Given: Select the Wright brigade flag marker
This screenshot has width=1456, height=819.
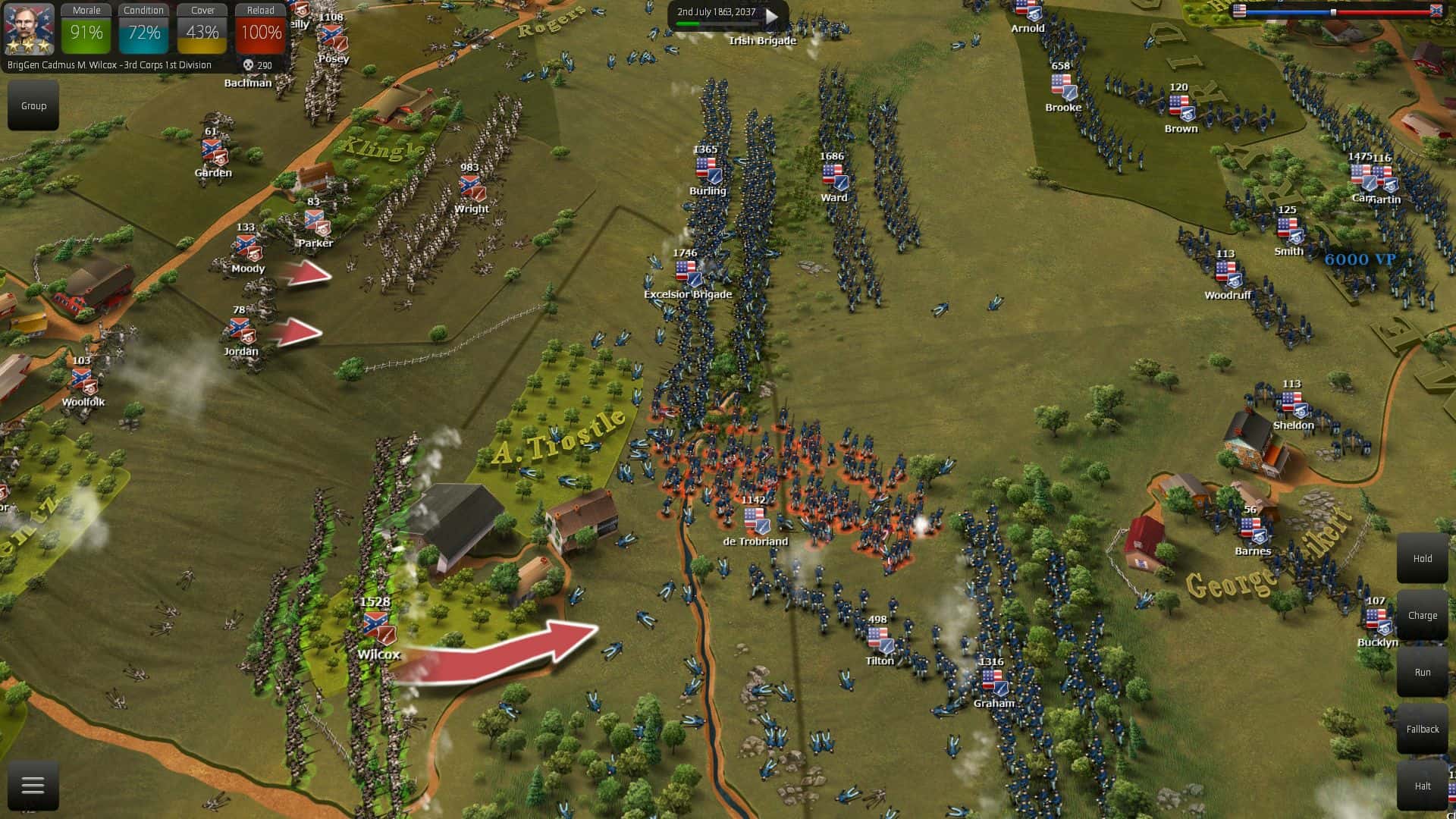Looking at the screenshot, I should (x=471, y=188).
